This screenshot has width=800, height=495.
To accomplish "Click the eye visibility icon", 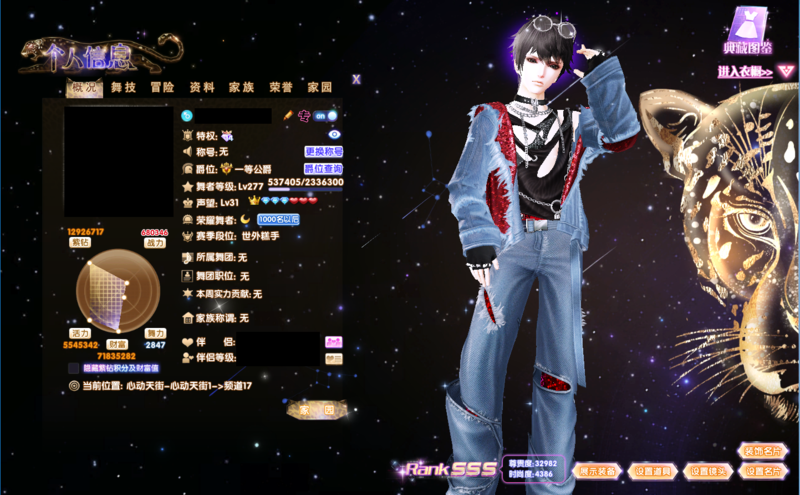I will click(x=335, y=134).
